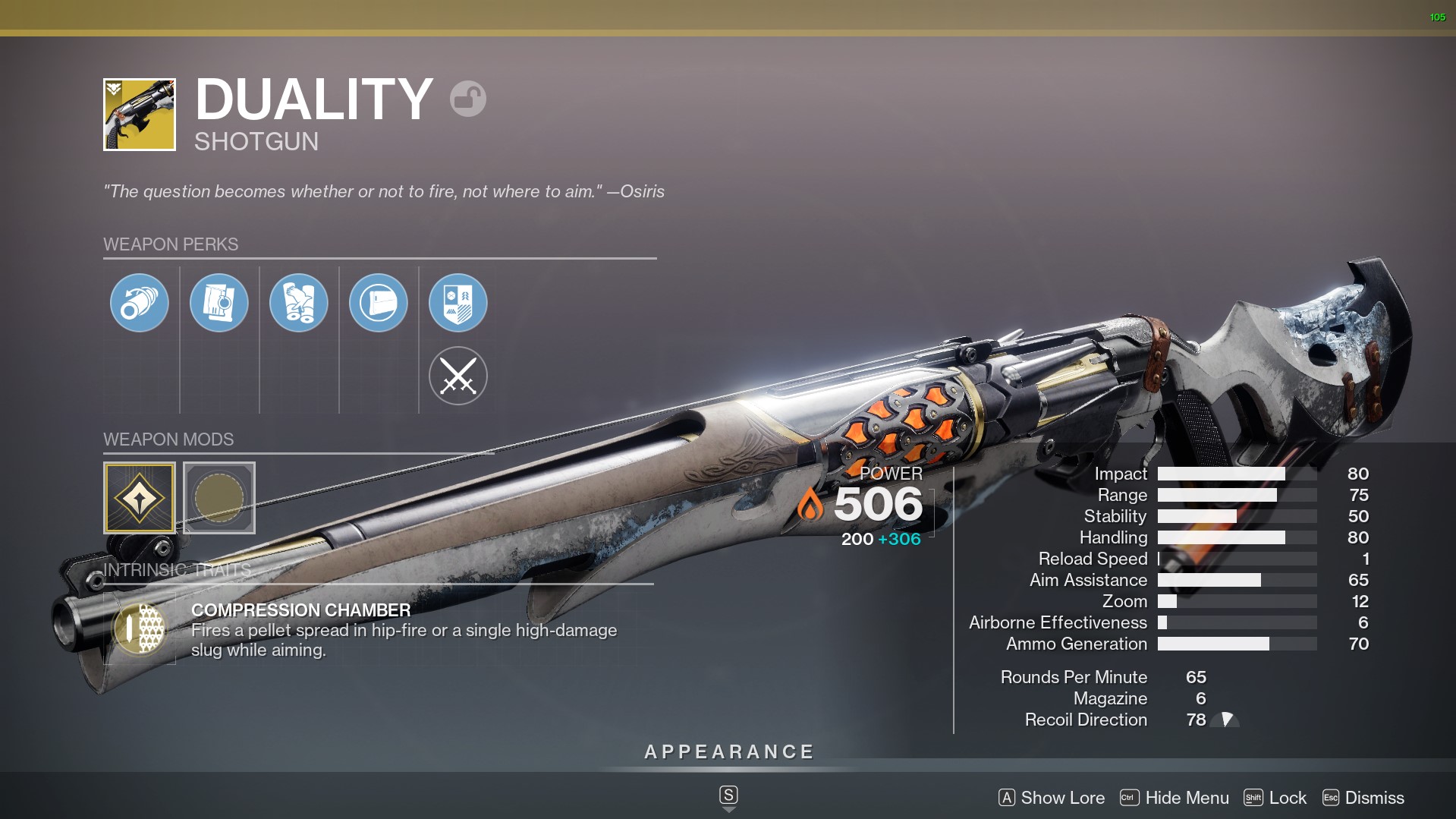
Task: Select the barrel perk with rotating arrow
Action: 139,303
